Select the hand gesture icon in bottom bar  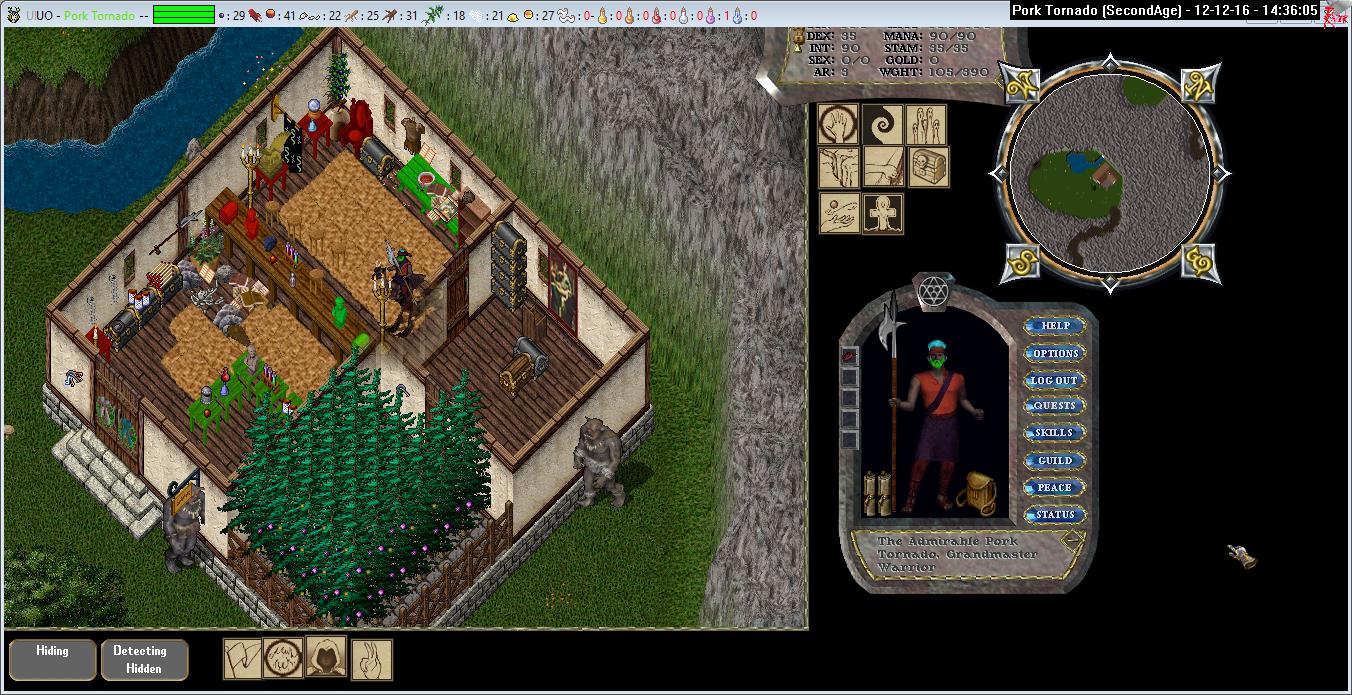pyautogui.click(x=372, y=659)
